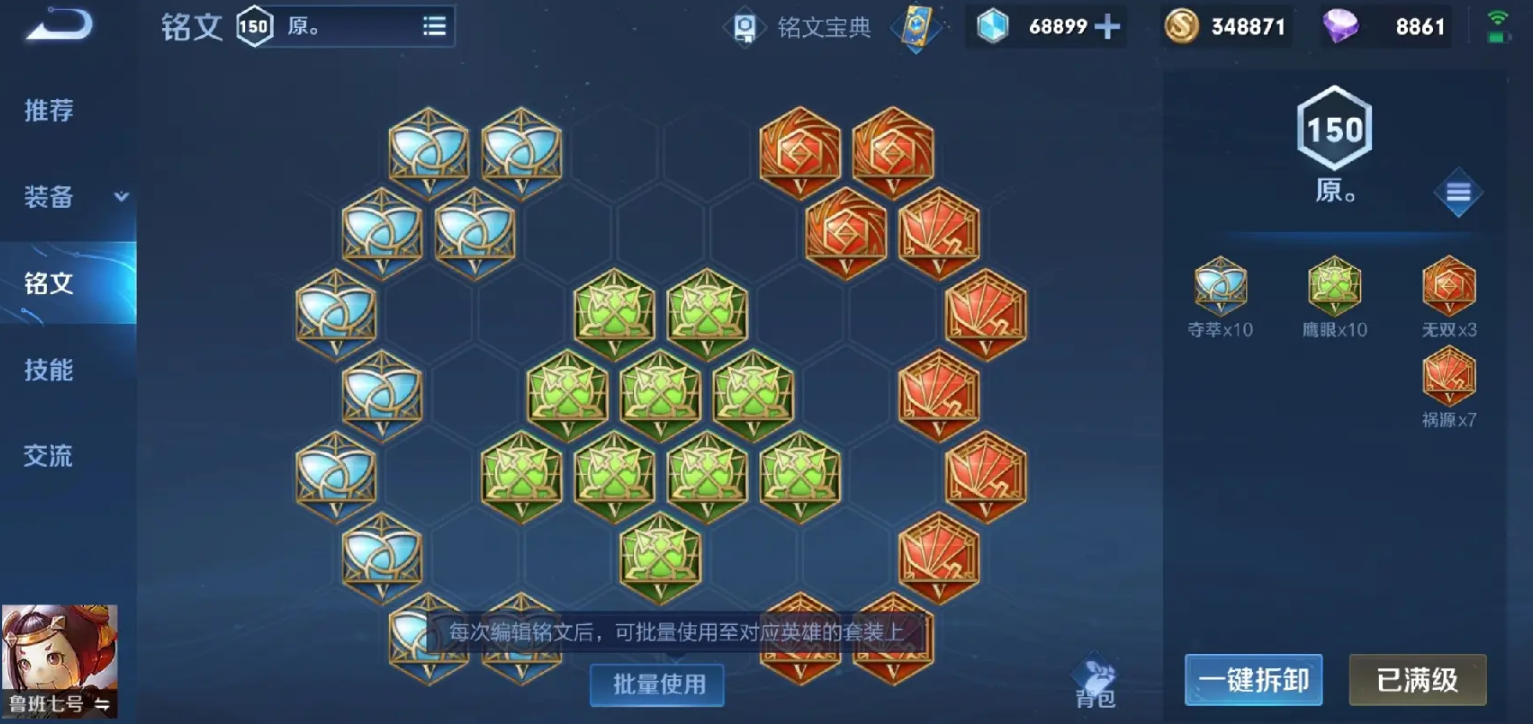Click the 鲁班七号 avatar in the corner

tap(60, 660)
